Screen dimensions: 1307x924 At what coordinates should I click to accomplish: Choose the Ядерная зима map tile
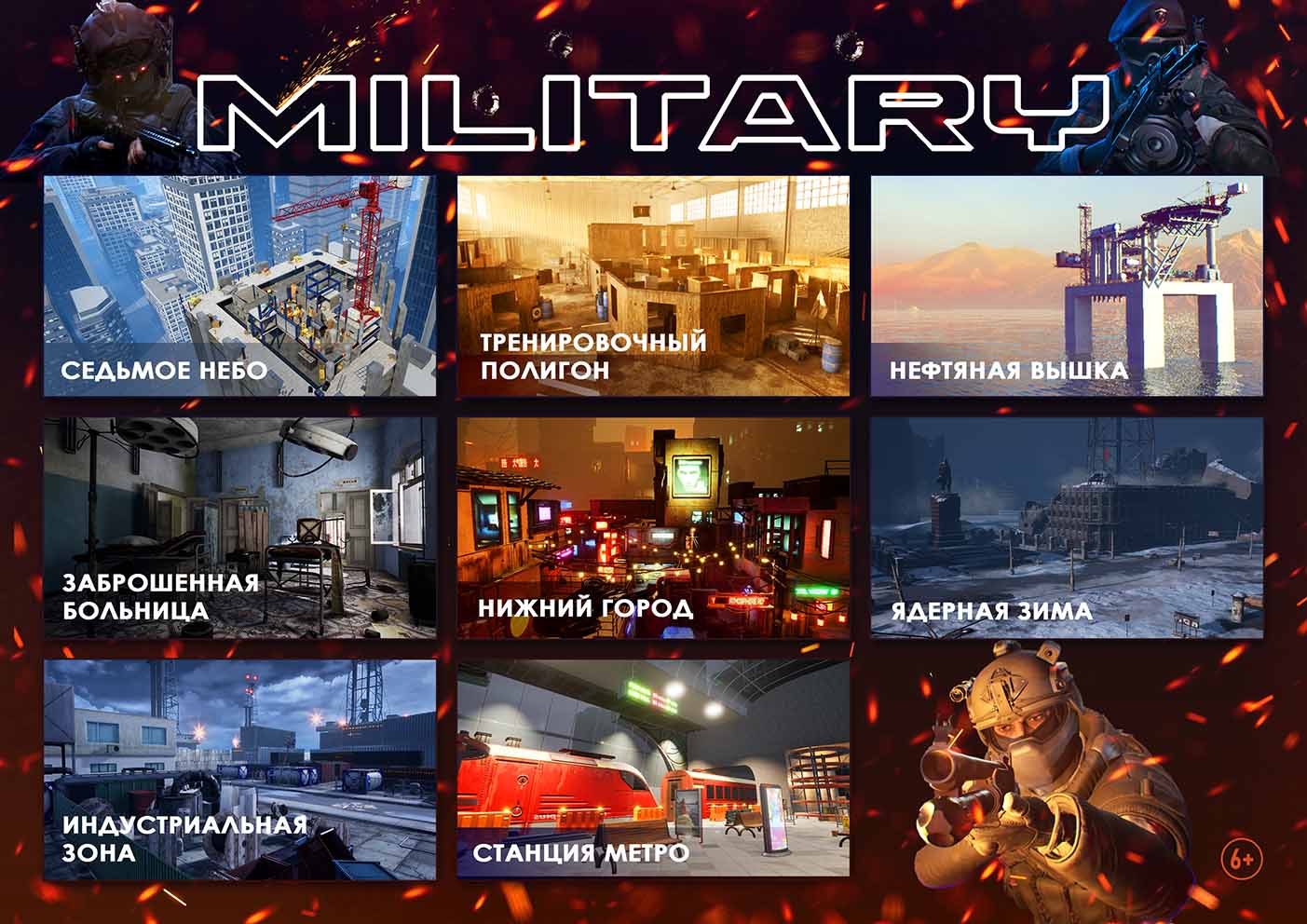(x=1067, y=527)
